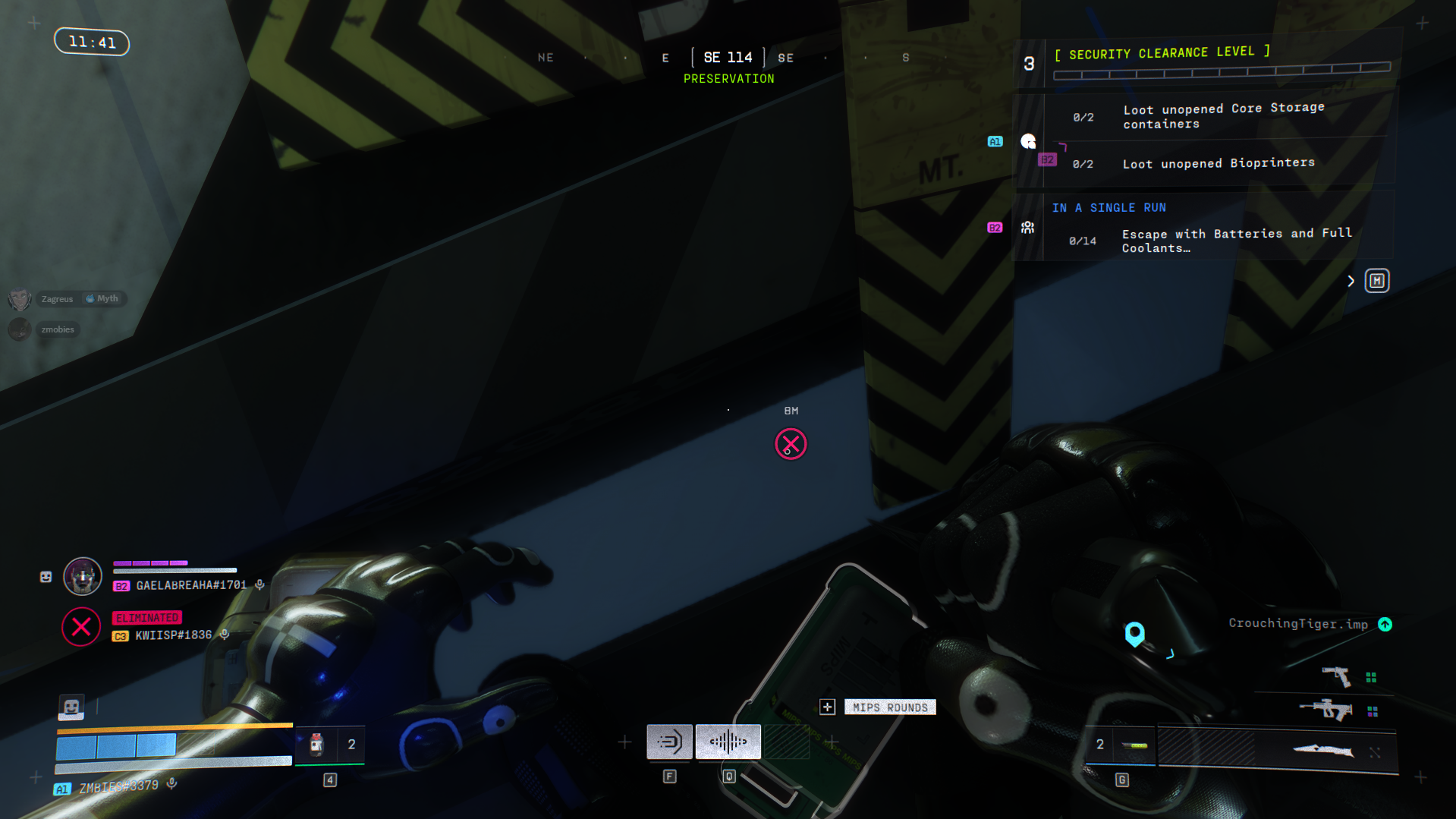Click eliminated teammate KWIISP#1836 red X icon

[81, 627]
